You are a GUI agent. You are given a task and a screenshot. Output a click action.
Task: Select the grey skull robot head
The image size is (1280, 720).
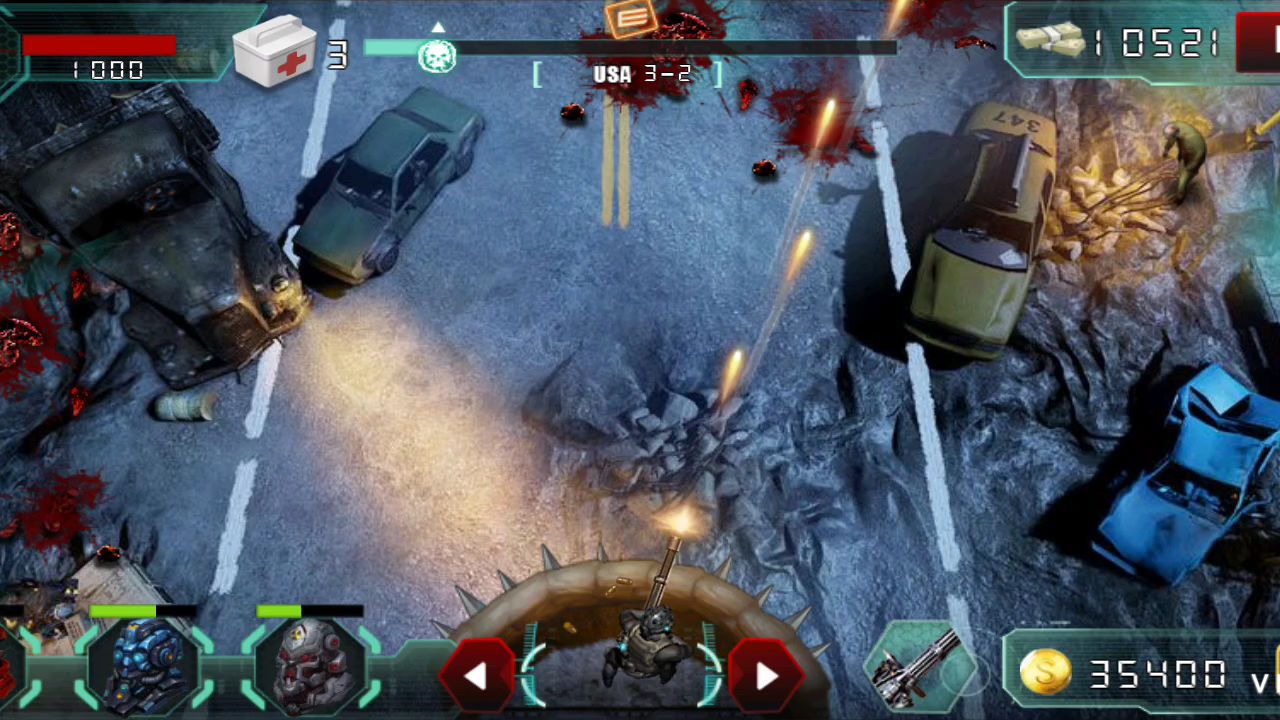[x=312, y=665]
